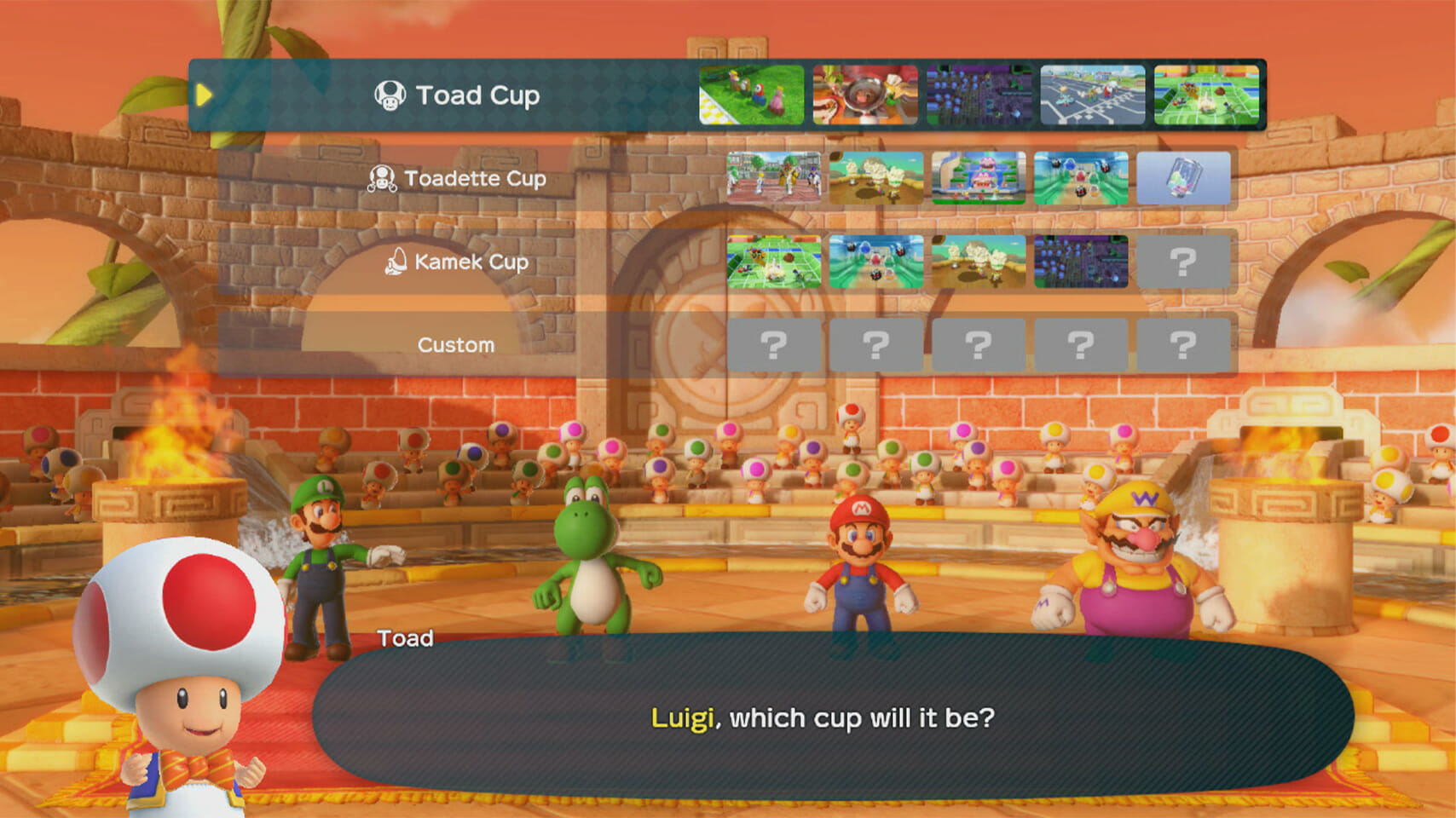Viewport: 1456px width, 818px height.
Task: Click the grassy lineup minigame thumbnail in Toad Cup
Action: [751, 95]
